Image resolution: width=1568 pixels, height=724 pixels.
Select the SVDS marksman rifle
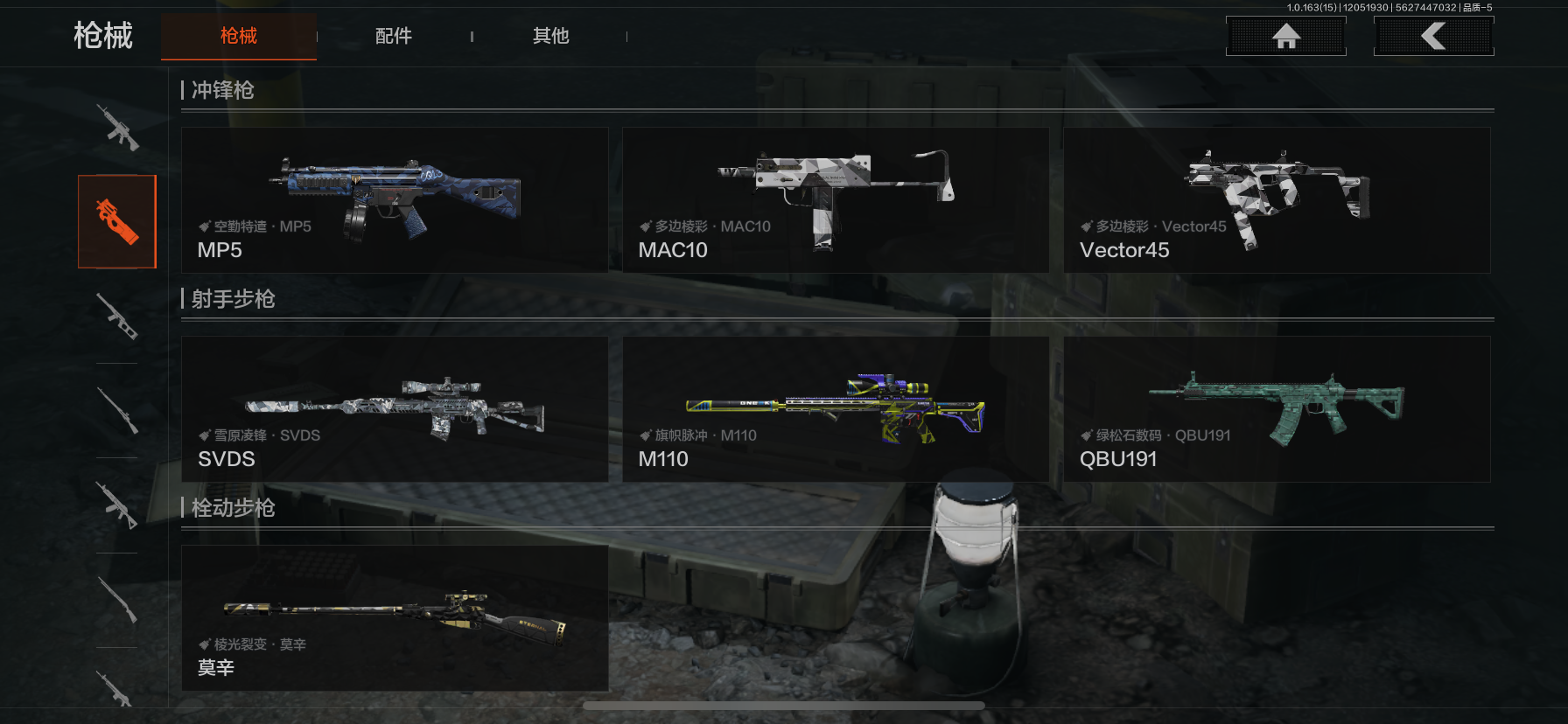tap(395, 409)
